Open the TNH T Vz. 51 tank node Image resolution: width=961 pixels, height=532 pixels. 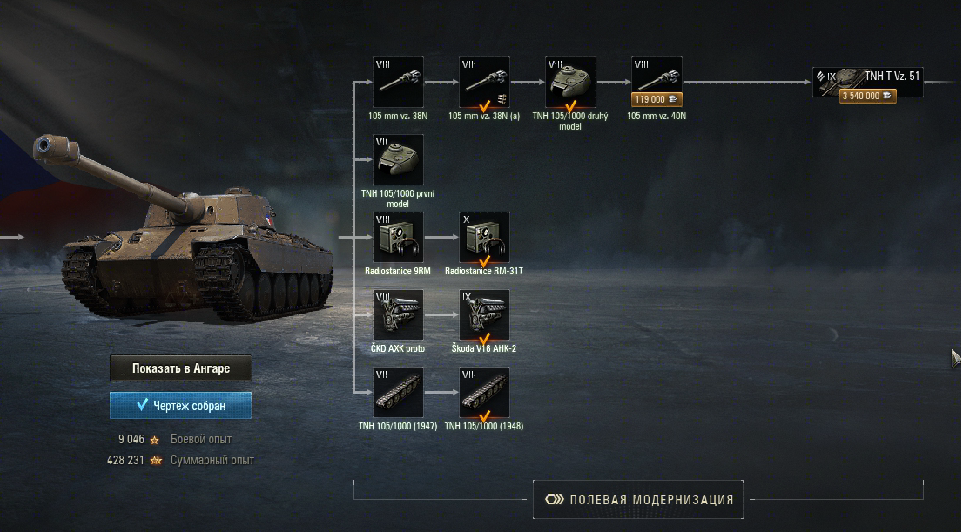(866, 82)
